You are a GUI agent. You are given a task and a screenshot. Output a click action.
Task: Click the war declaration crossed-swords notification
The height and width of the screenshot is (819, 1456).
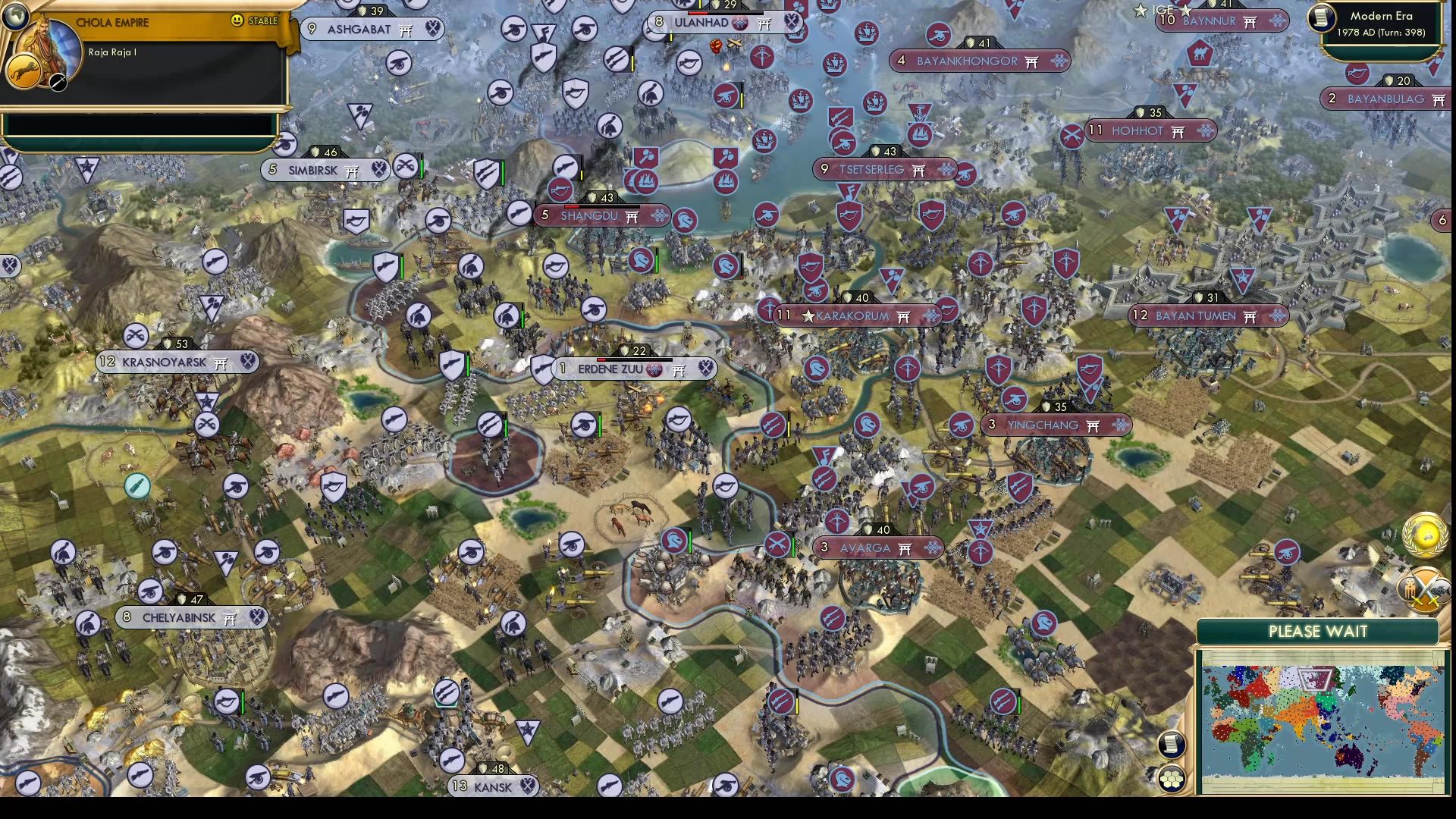[x=1424, y=589]
